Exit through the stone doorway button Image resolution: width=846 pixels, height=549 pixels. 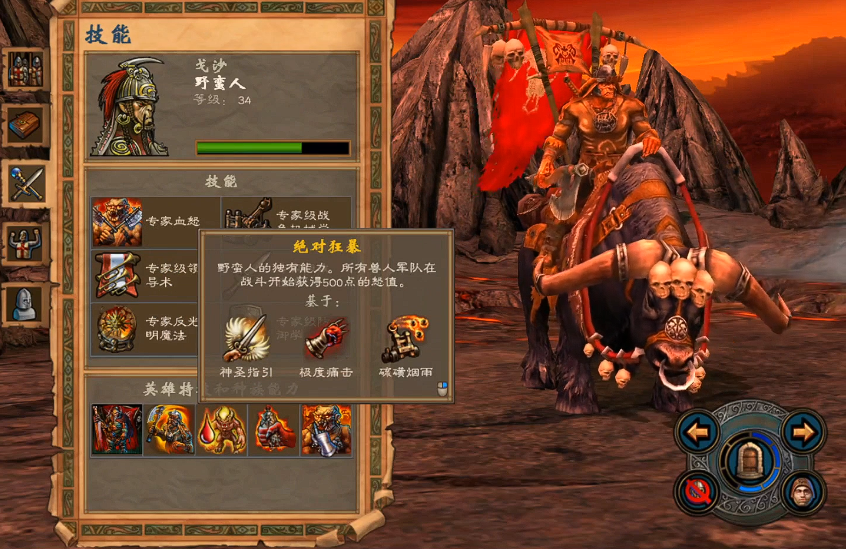749,461
